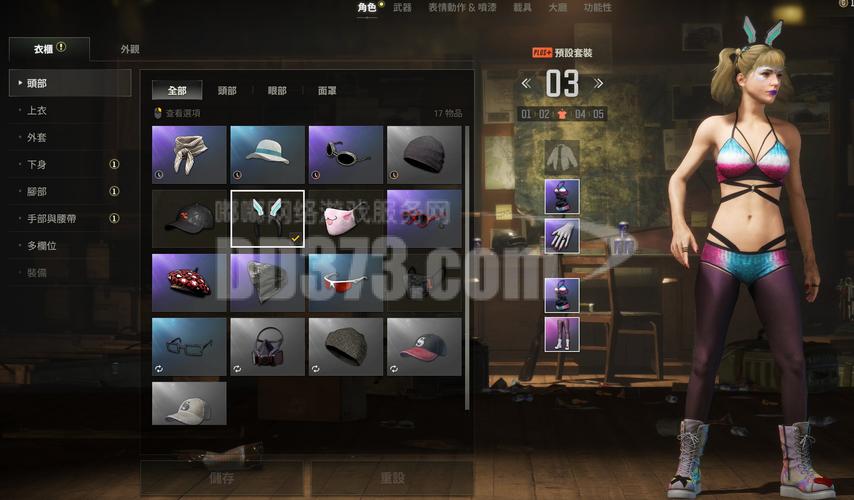Select the red polka-dot beret
This screenshot has height=500, width=854.
tap(189, 282)
